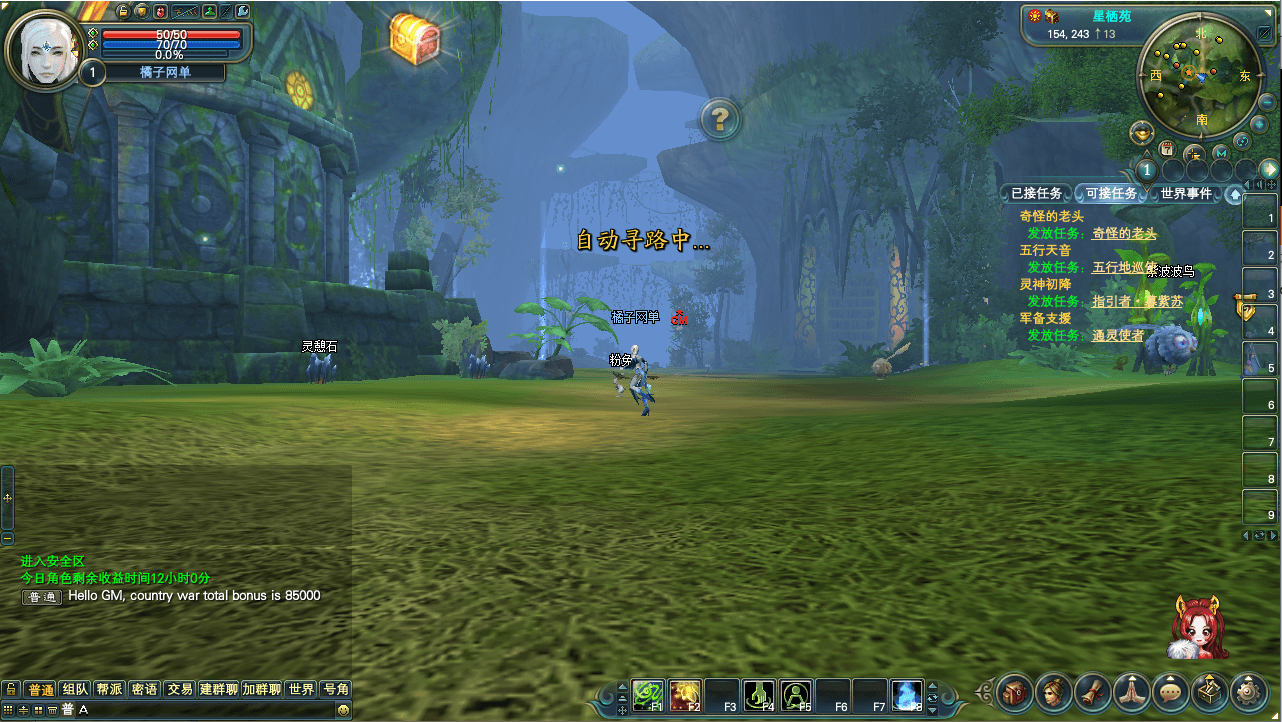This screenshot has height=722, width=1282.
Task: Click the round question mark help button
Action: coord(719,119)
